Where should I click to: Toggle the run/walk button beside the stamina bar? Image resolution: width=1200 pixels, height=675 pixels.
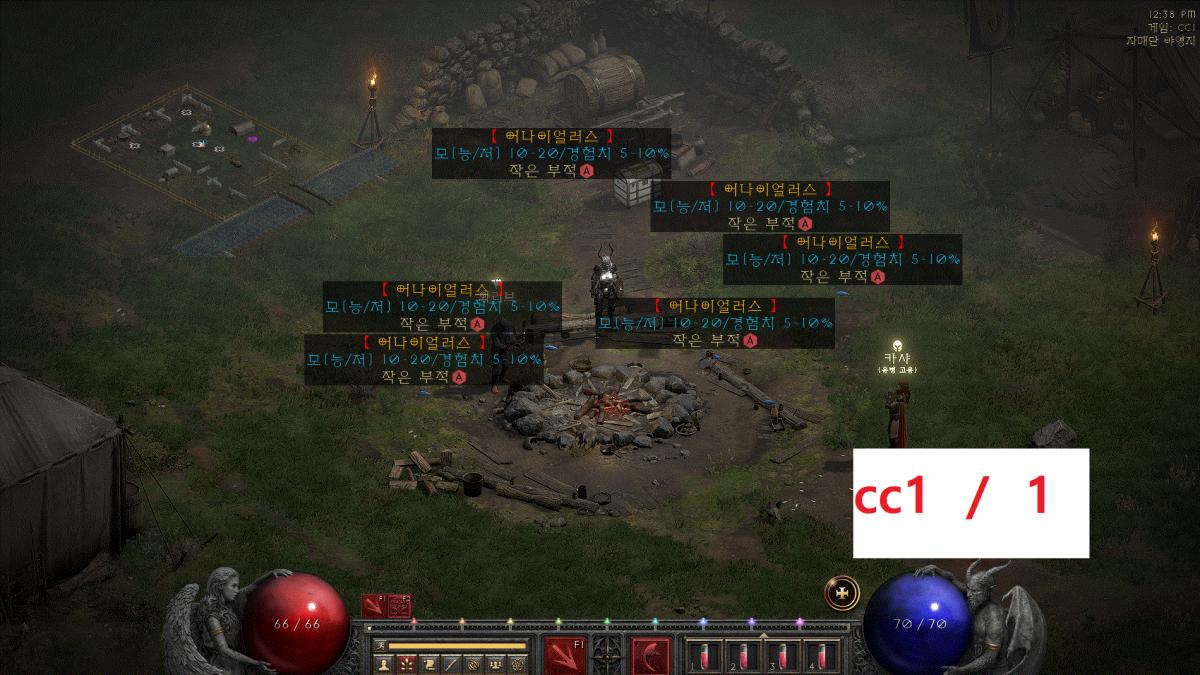tap(381, 646)
